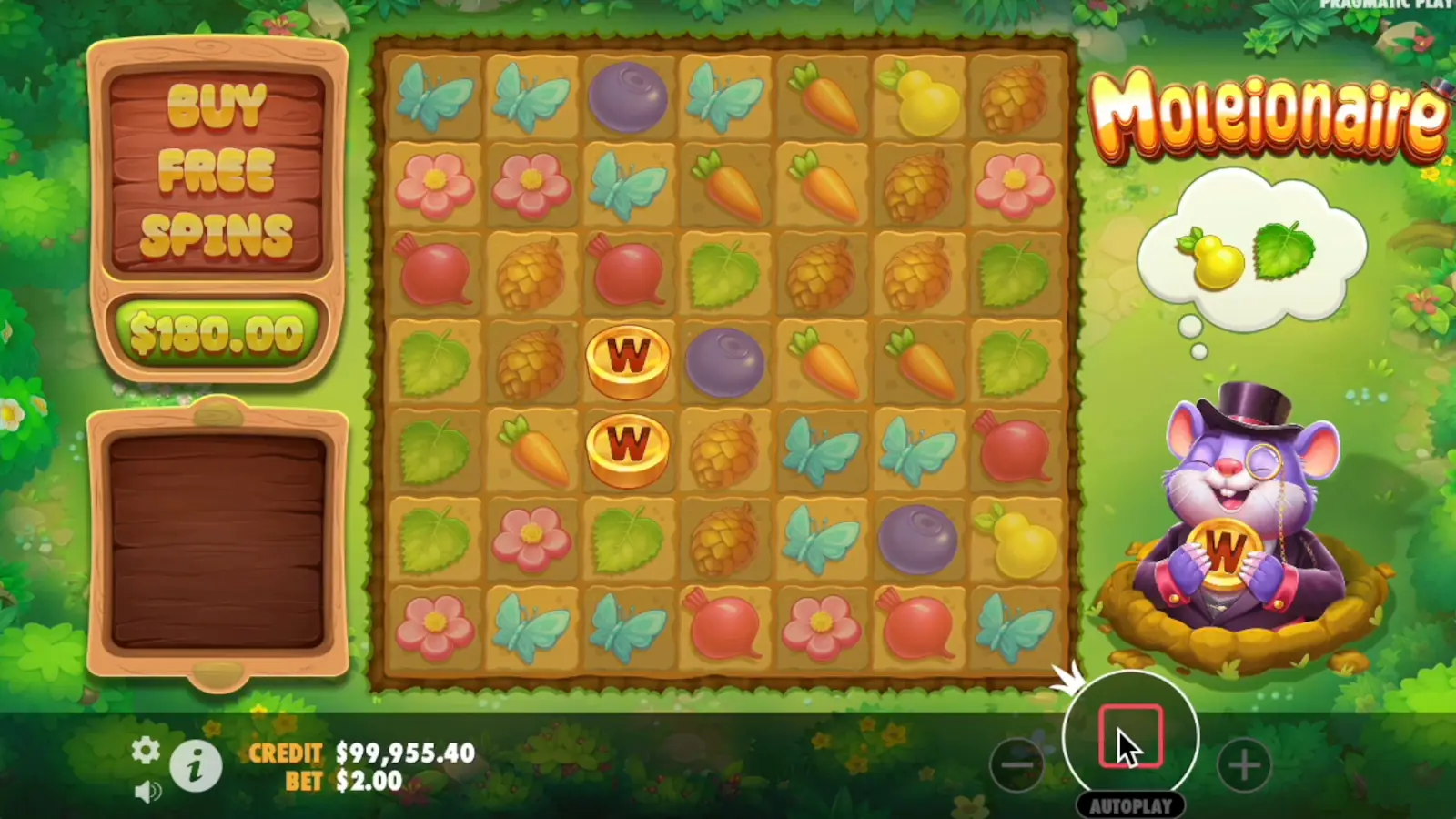
Task: Show the game info page
Action: point(195,766)
